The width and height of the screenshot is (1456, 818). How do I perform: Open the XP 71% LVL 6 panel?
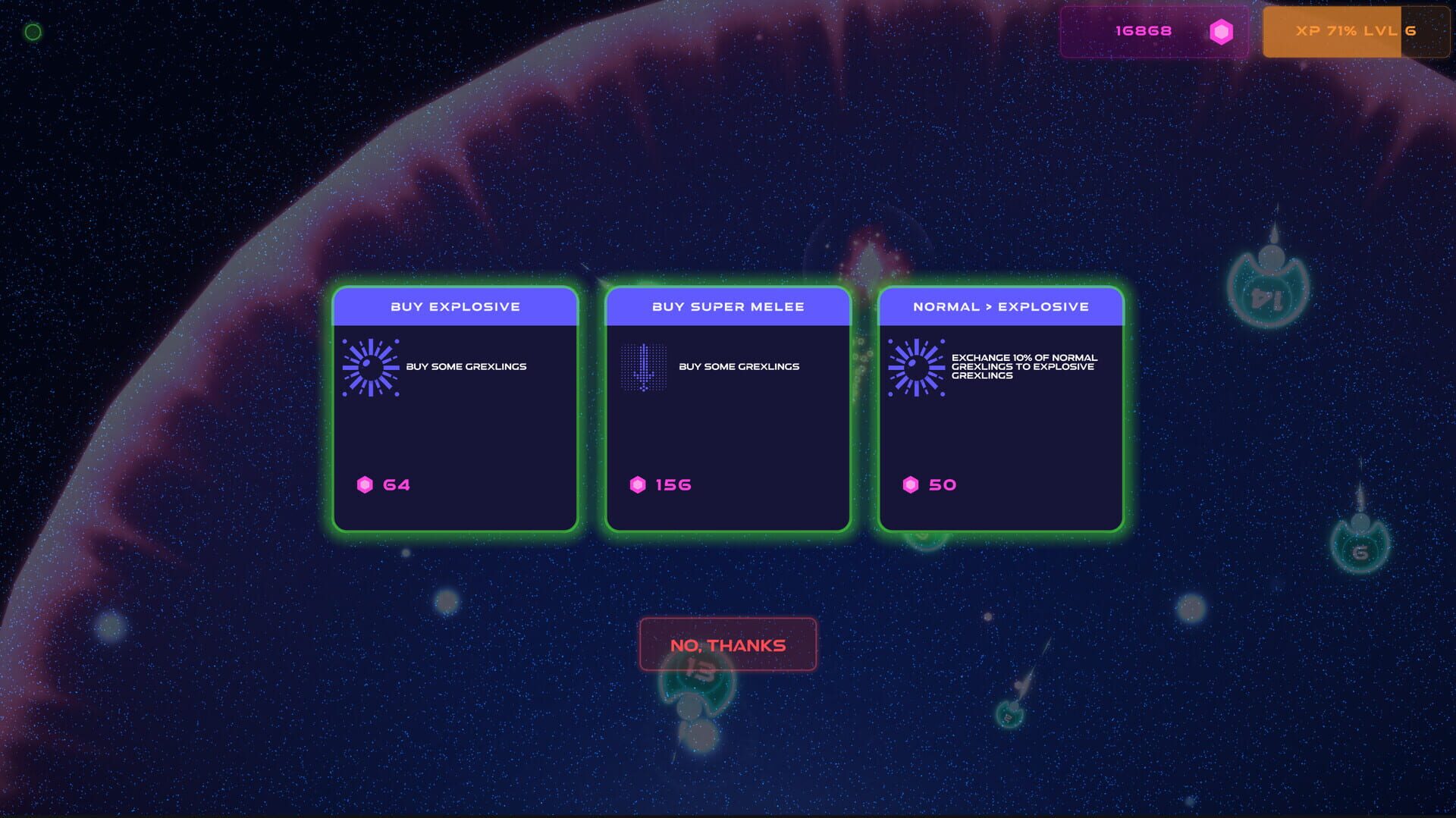[x=1357, y=31]
